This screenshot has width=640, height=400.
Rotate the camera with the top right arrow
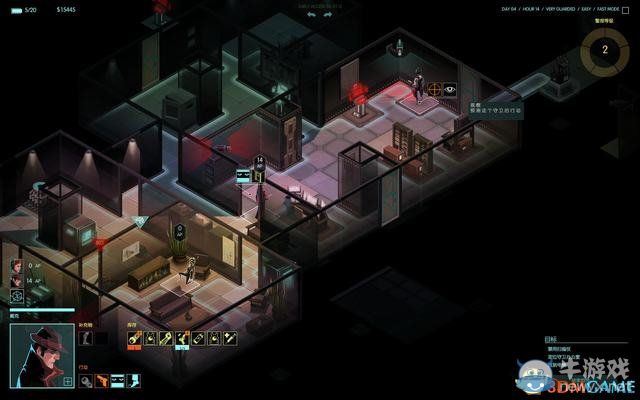pyautogui.click(x=328, y=16)
